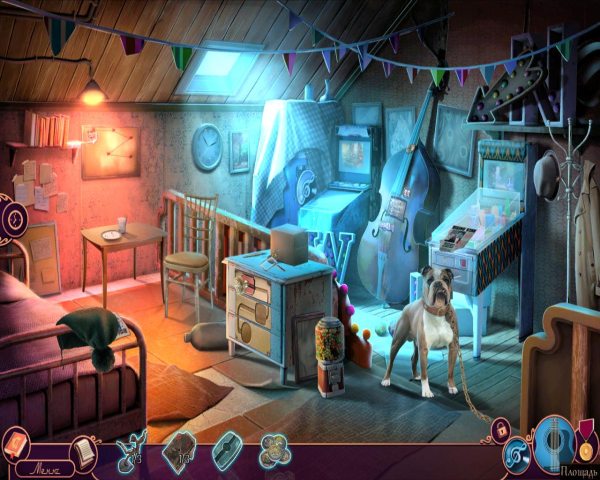Image resolution: width=600 pixels, height=480 pixels.
Task: Select the figurine inventory item
Action: pos(129,447)
